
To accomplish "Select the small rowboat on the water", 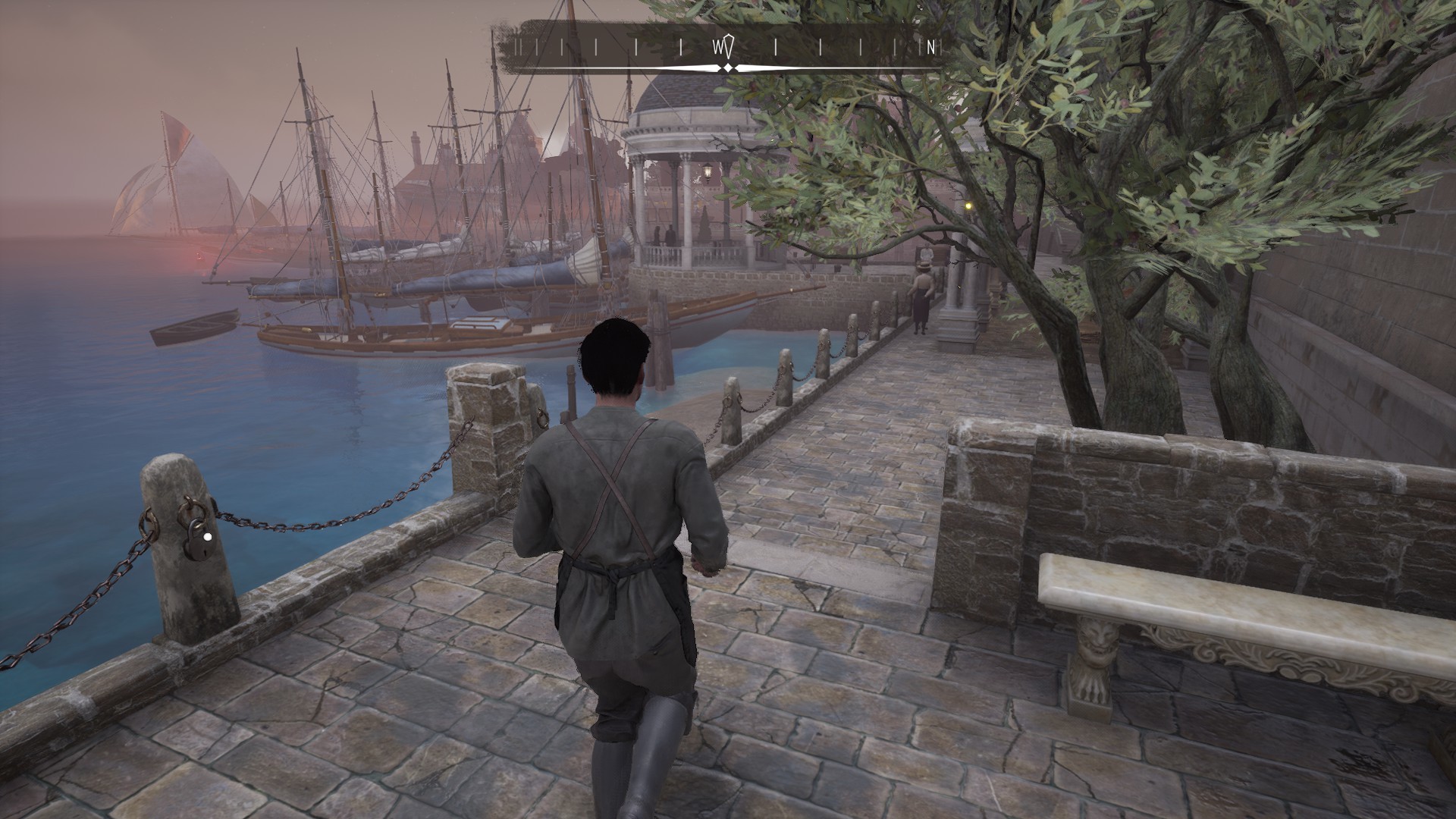I will pos(193,328).
